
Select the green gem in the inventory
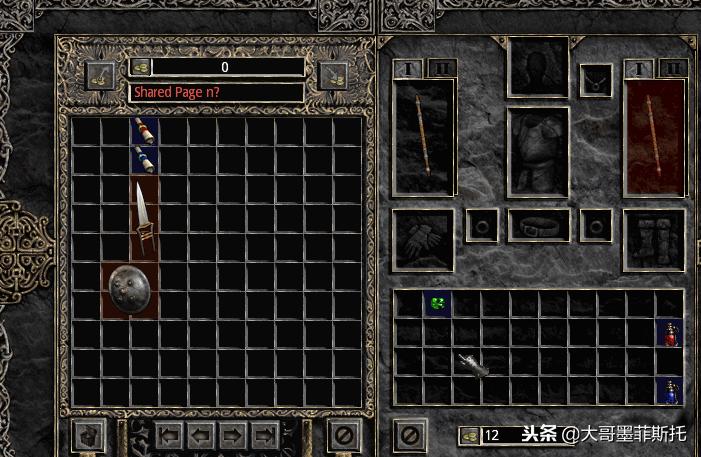point(437,303)
